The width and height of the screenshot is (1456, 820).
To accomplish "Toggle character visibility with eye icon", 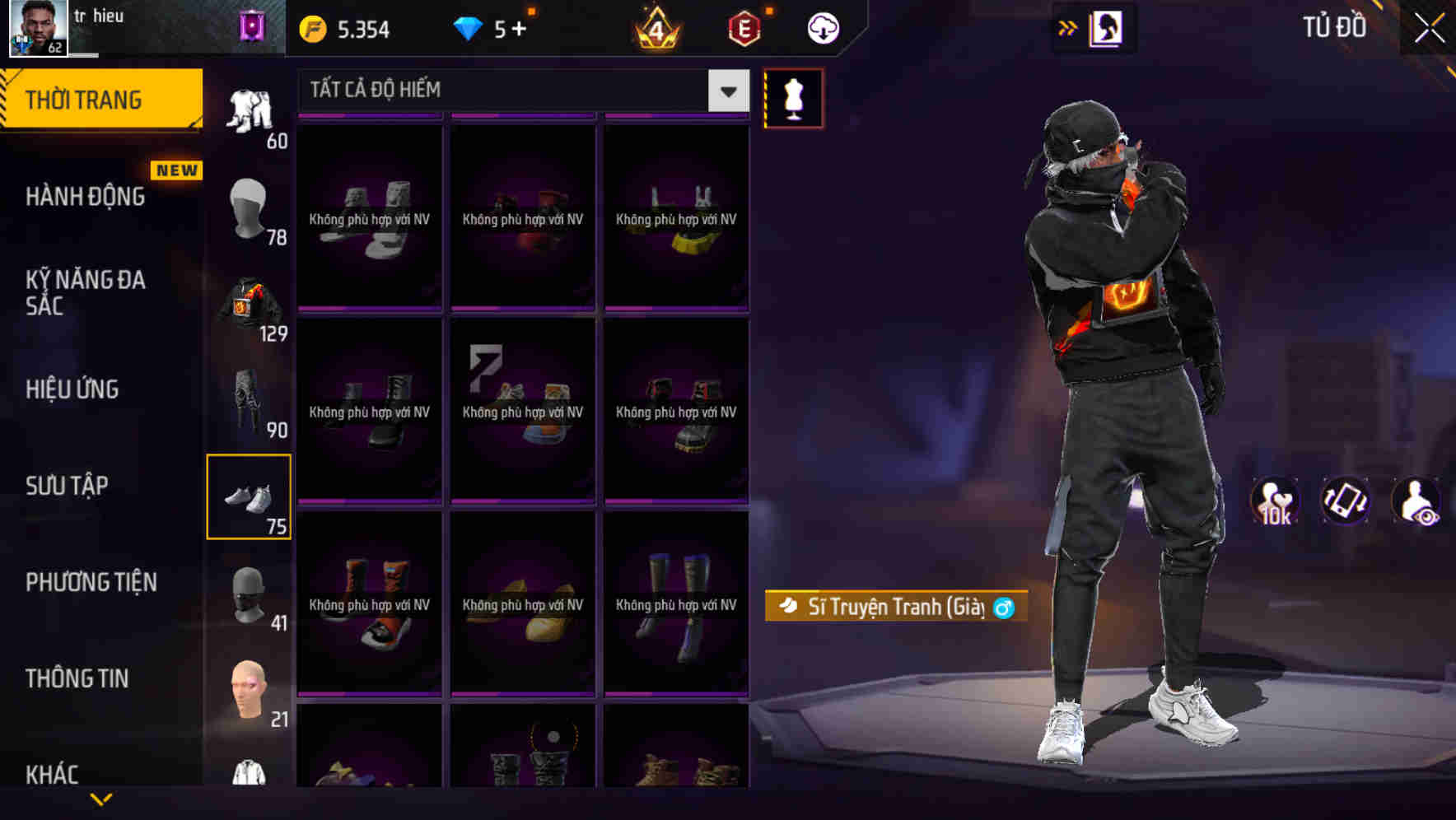I will coord(1418,502).
